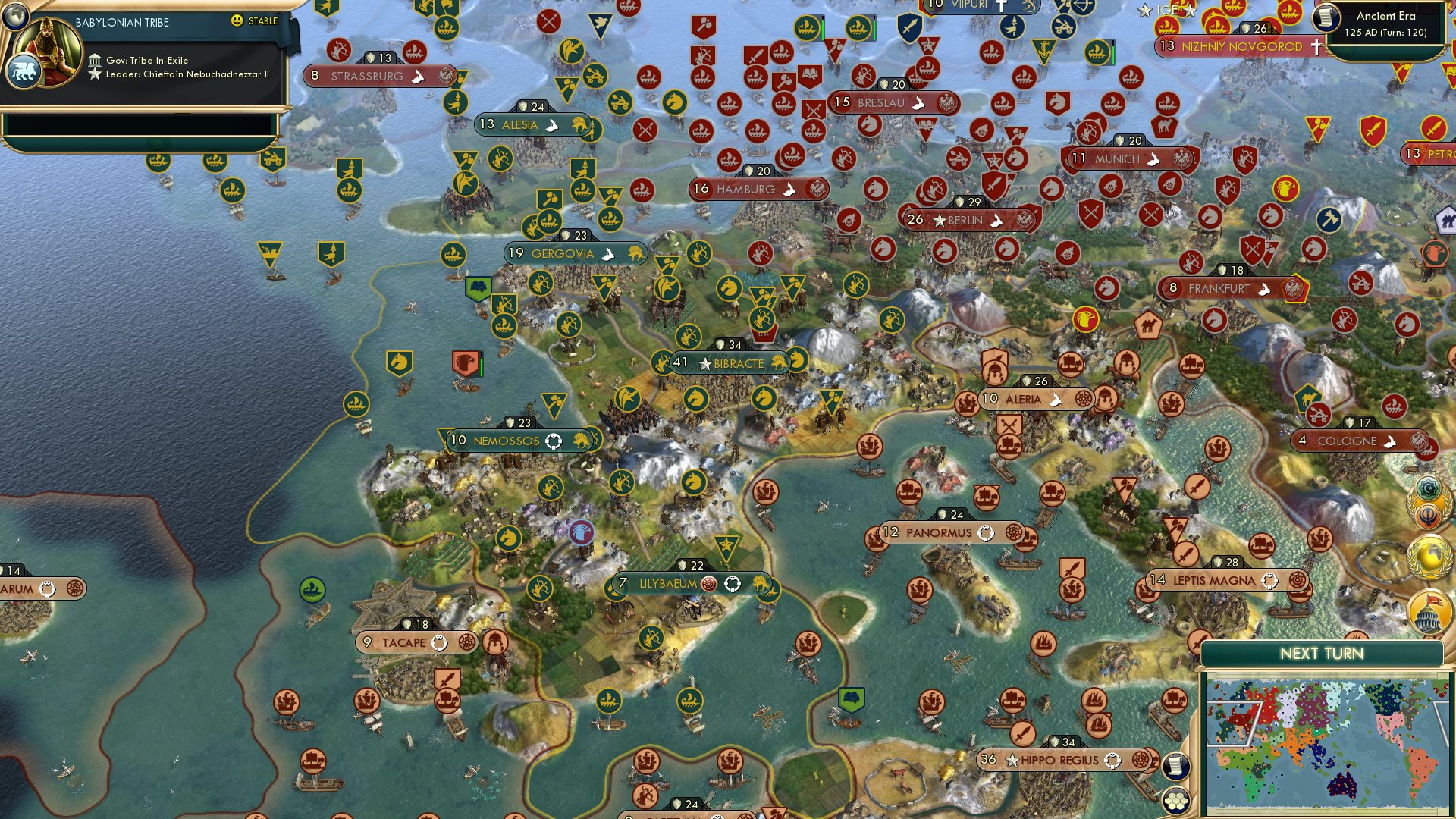This screenshot has height=819, width=1456.
Task: Click the capital star icon on Berlin's banner
Action: point(939,221)
